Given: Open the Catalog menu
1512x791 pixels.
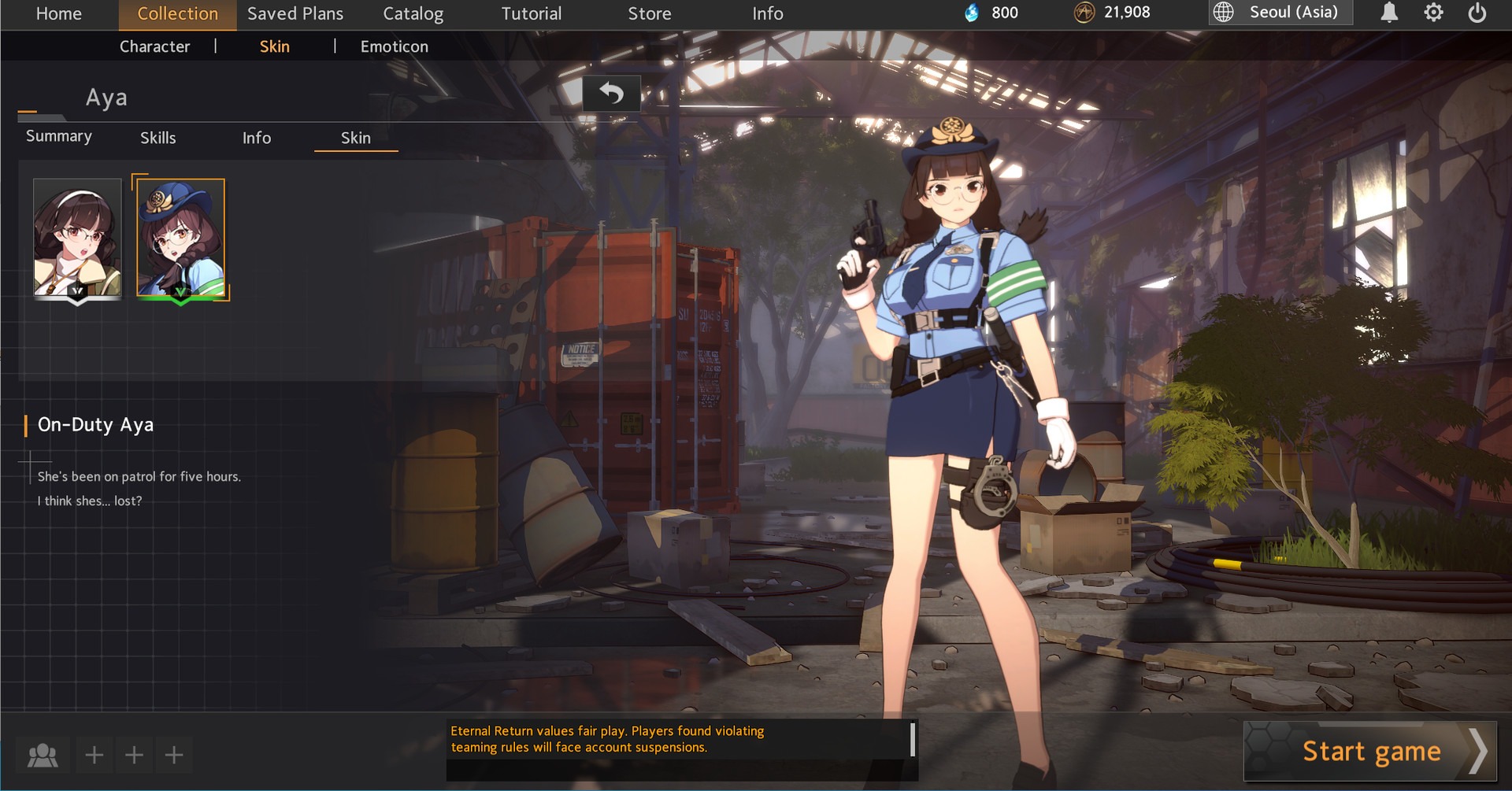Looking at the screenshot, I should [413, 13].
